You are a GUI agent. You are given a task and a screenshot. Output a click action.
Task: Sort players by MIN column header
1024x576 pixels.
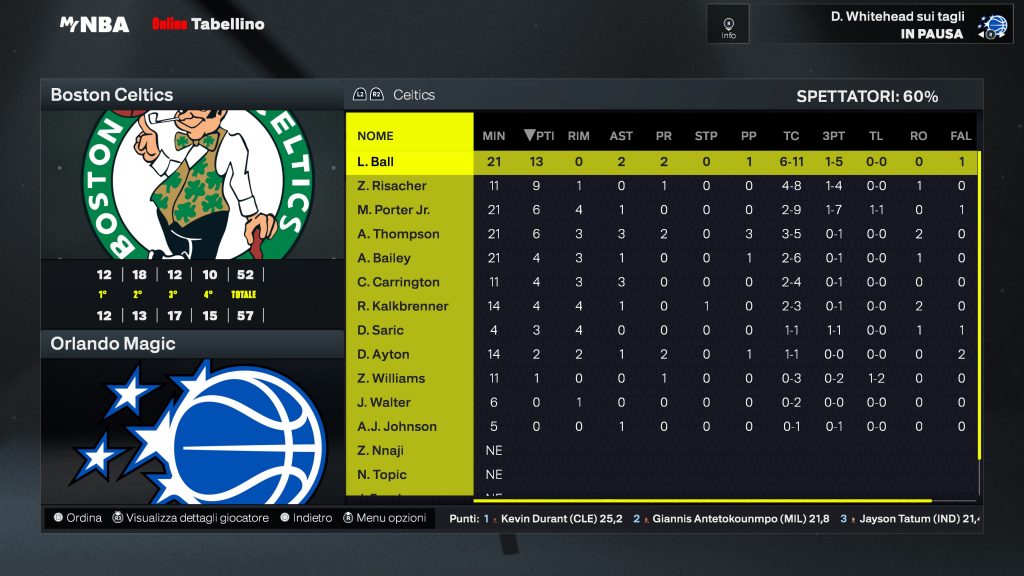pos(494,136)
